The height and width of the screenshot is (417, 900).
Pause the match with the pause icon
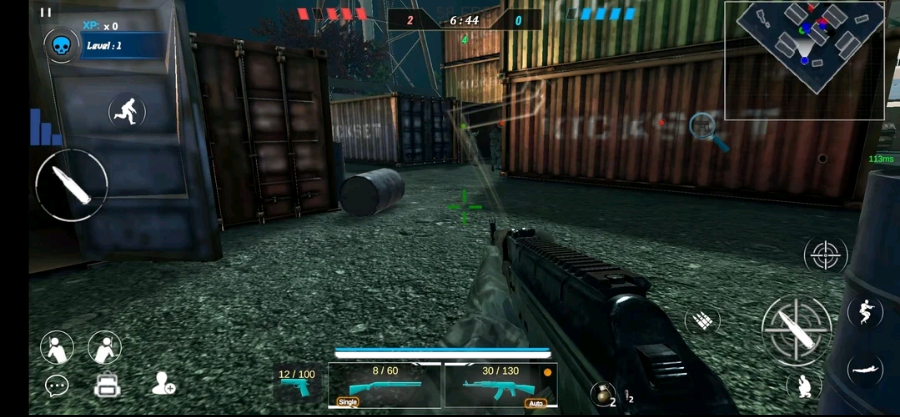point(45,13)
